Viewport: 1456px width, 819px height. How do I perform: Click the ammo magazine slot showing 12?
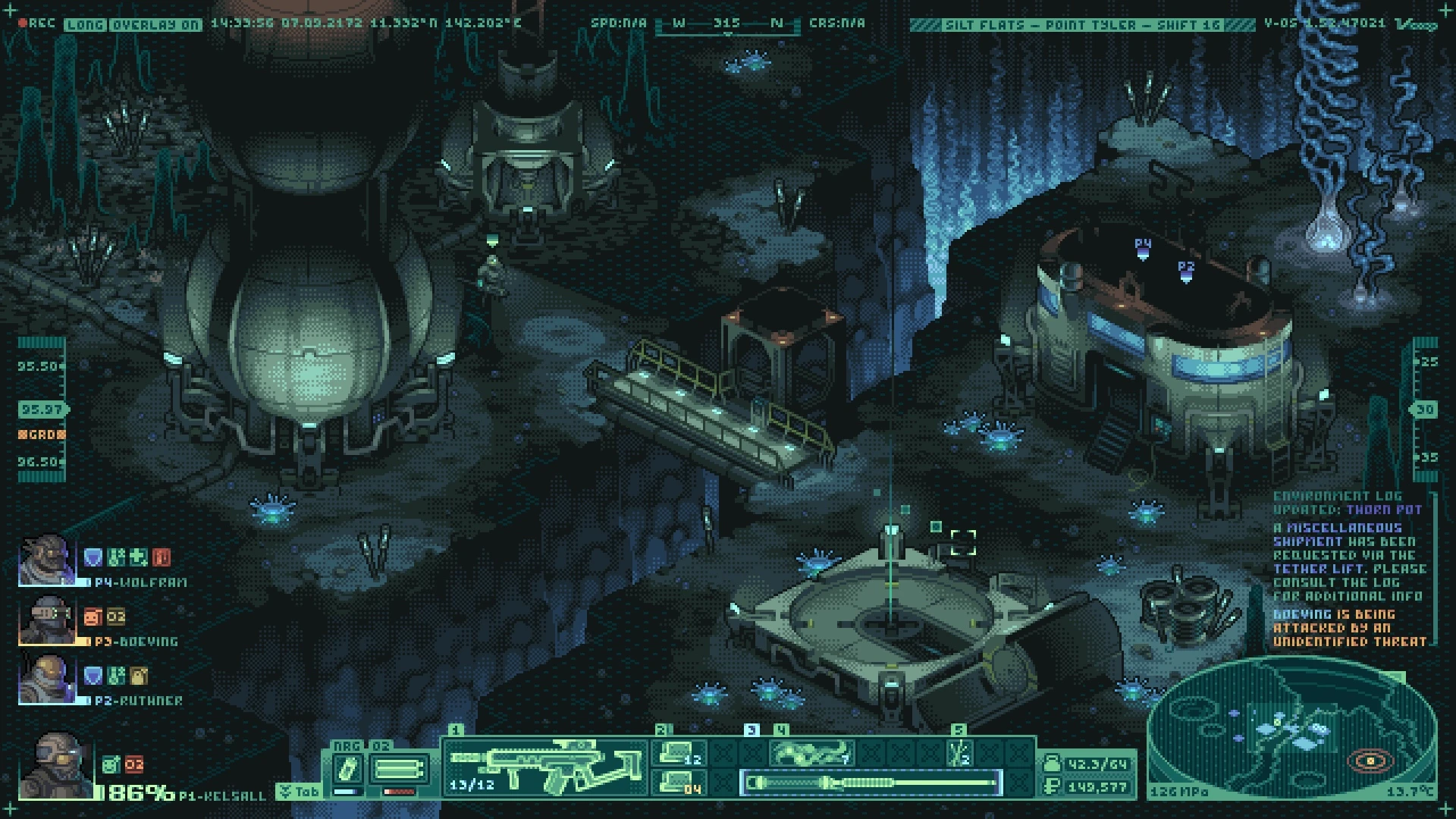679,753
